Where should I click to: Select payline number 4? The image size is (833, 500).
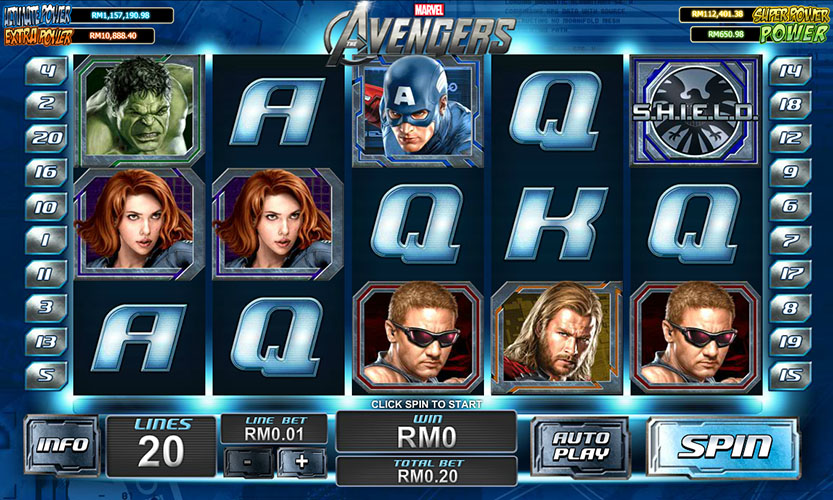(46, 70)
